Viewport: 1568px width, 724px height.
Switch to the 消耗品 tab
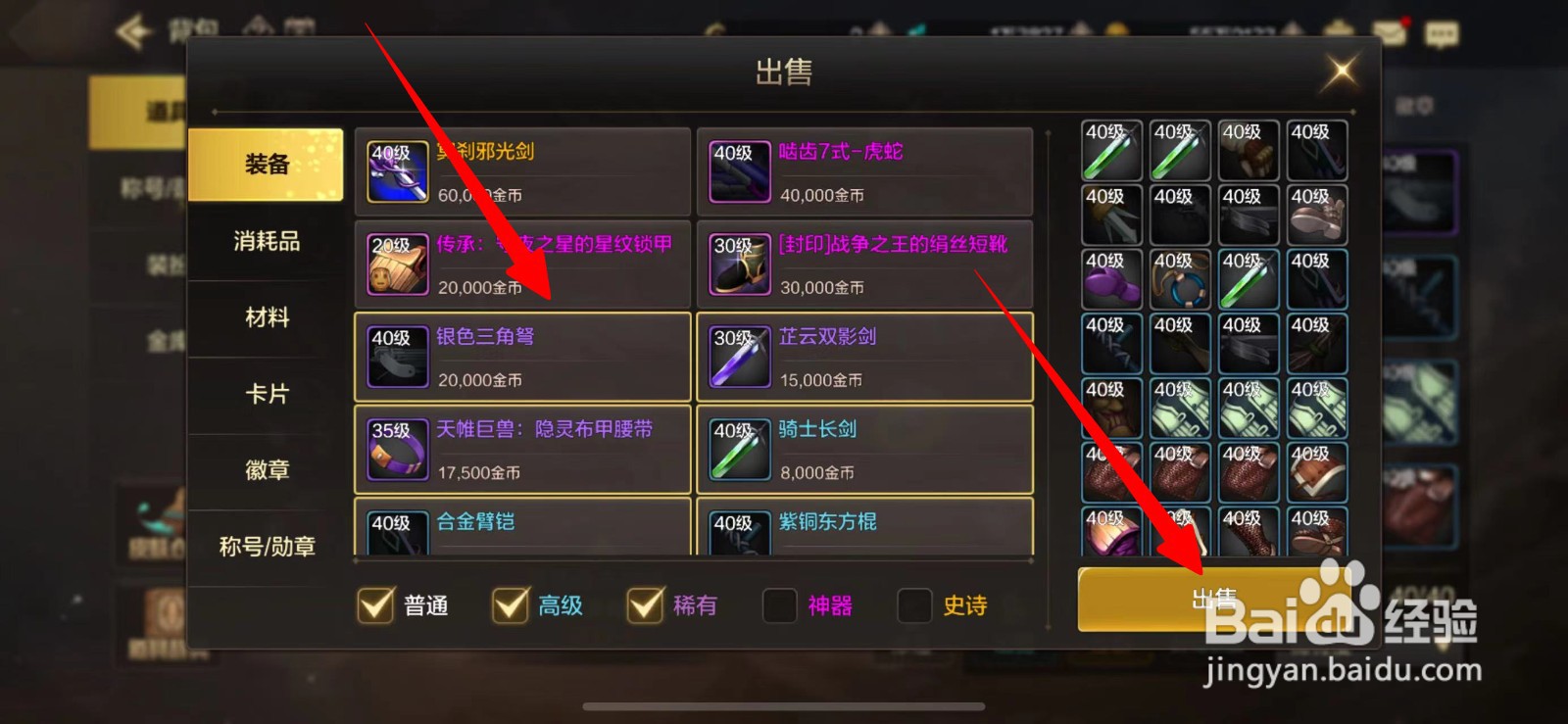click(x=266, y=242)
